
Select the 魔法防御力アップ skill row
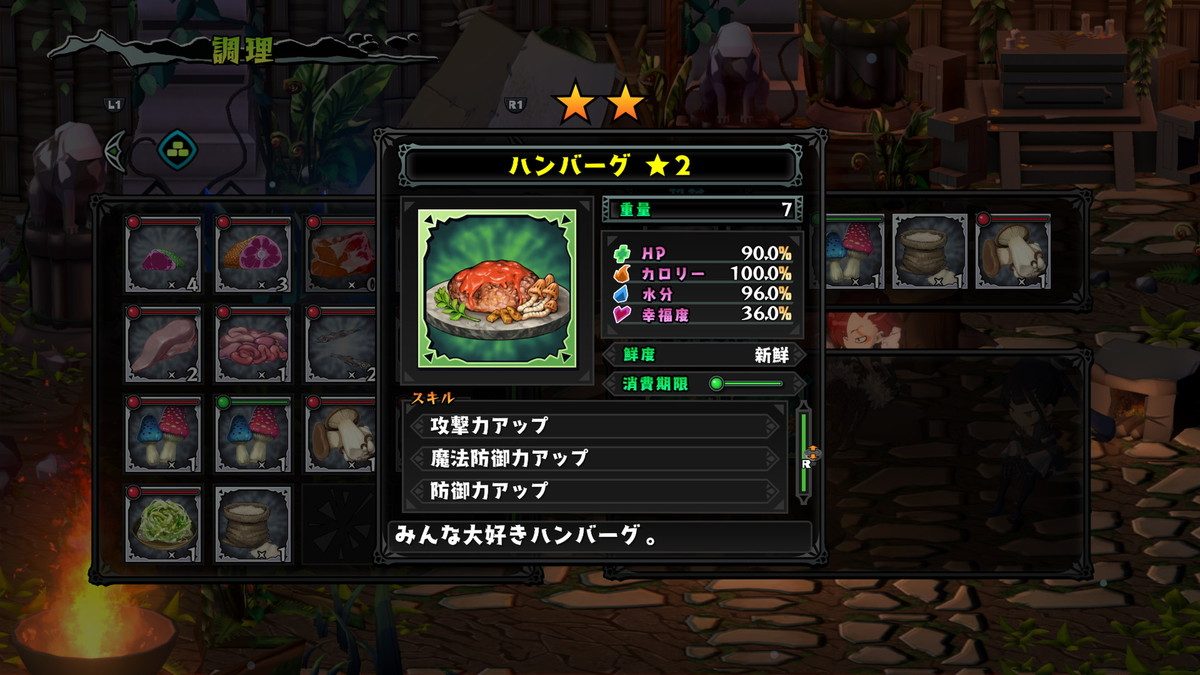click(596, 458)
